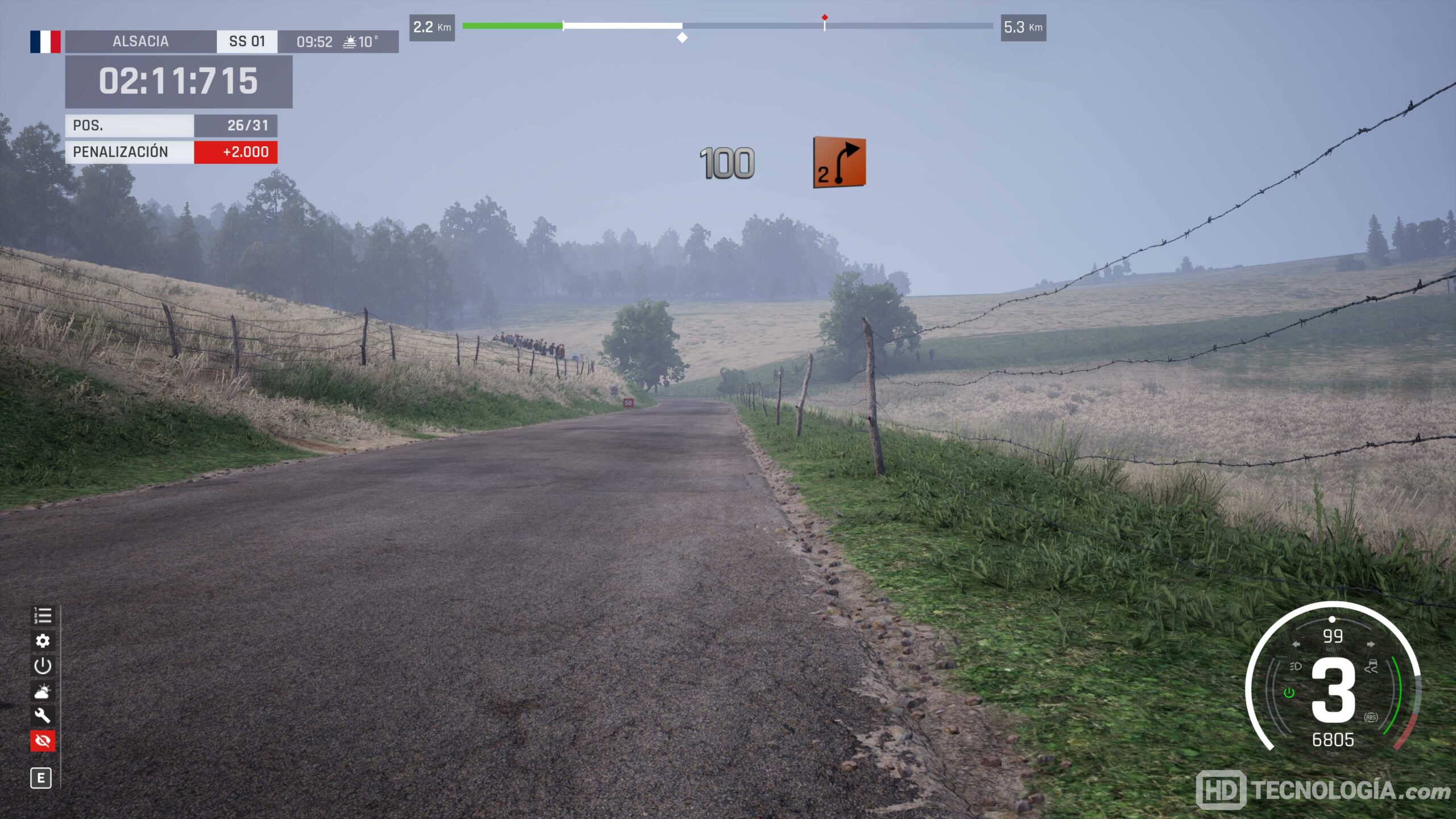Open the gear settings icon
The image size is (1456, 819).
tap(43, 641)
